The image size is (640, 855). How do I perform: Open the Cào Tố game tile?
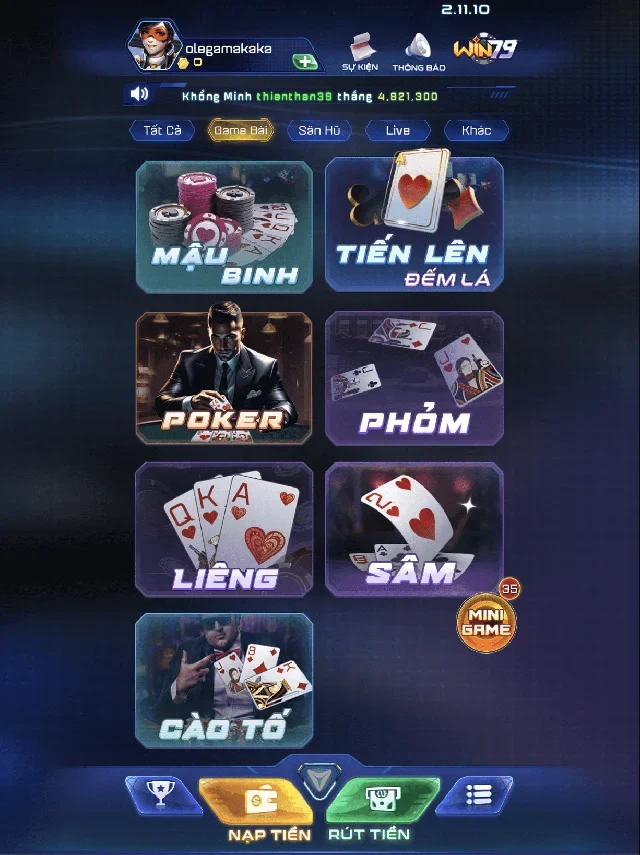(224, 681)
